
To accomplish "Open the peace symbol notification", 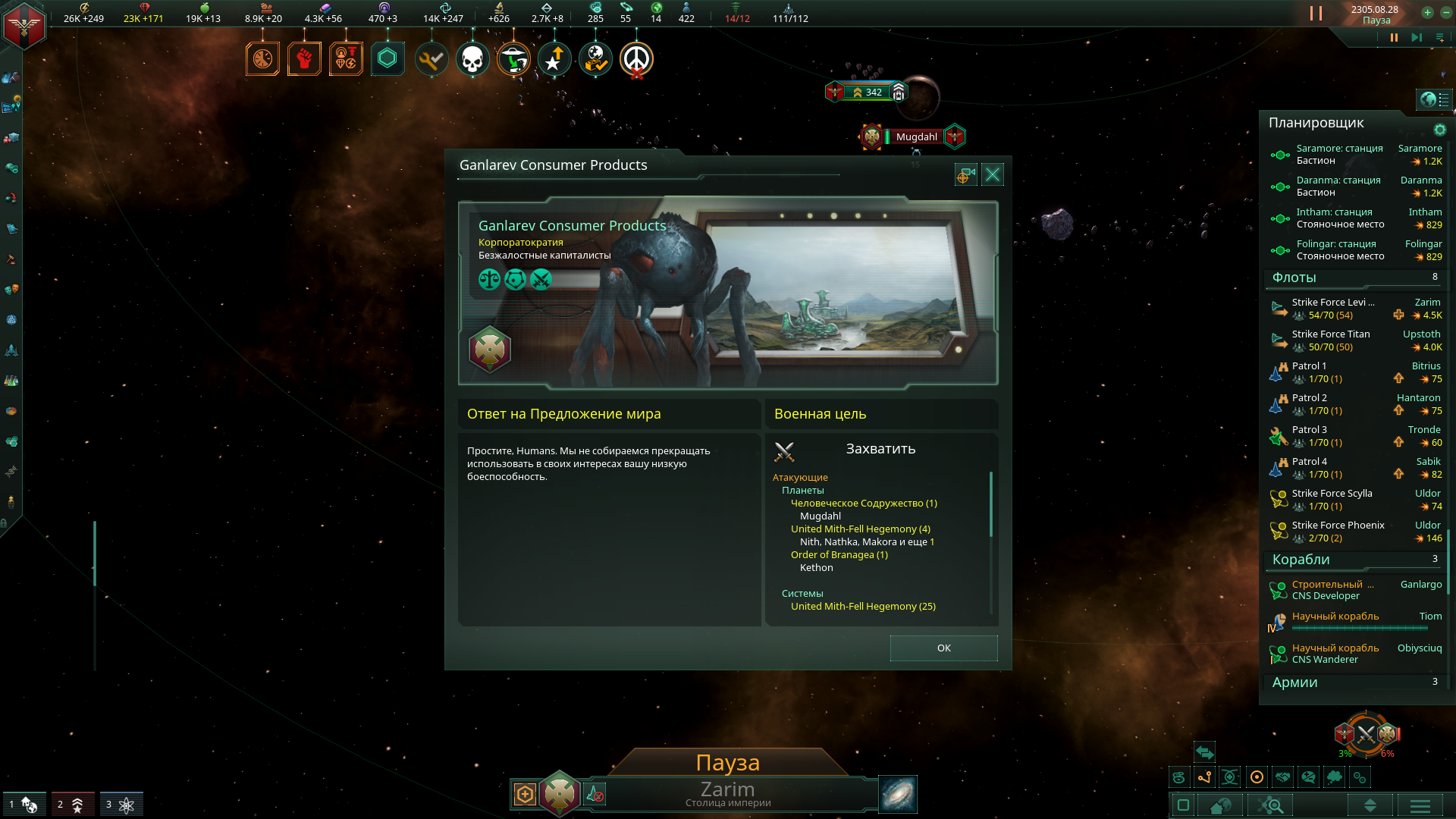I will point(636,59).
